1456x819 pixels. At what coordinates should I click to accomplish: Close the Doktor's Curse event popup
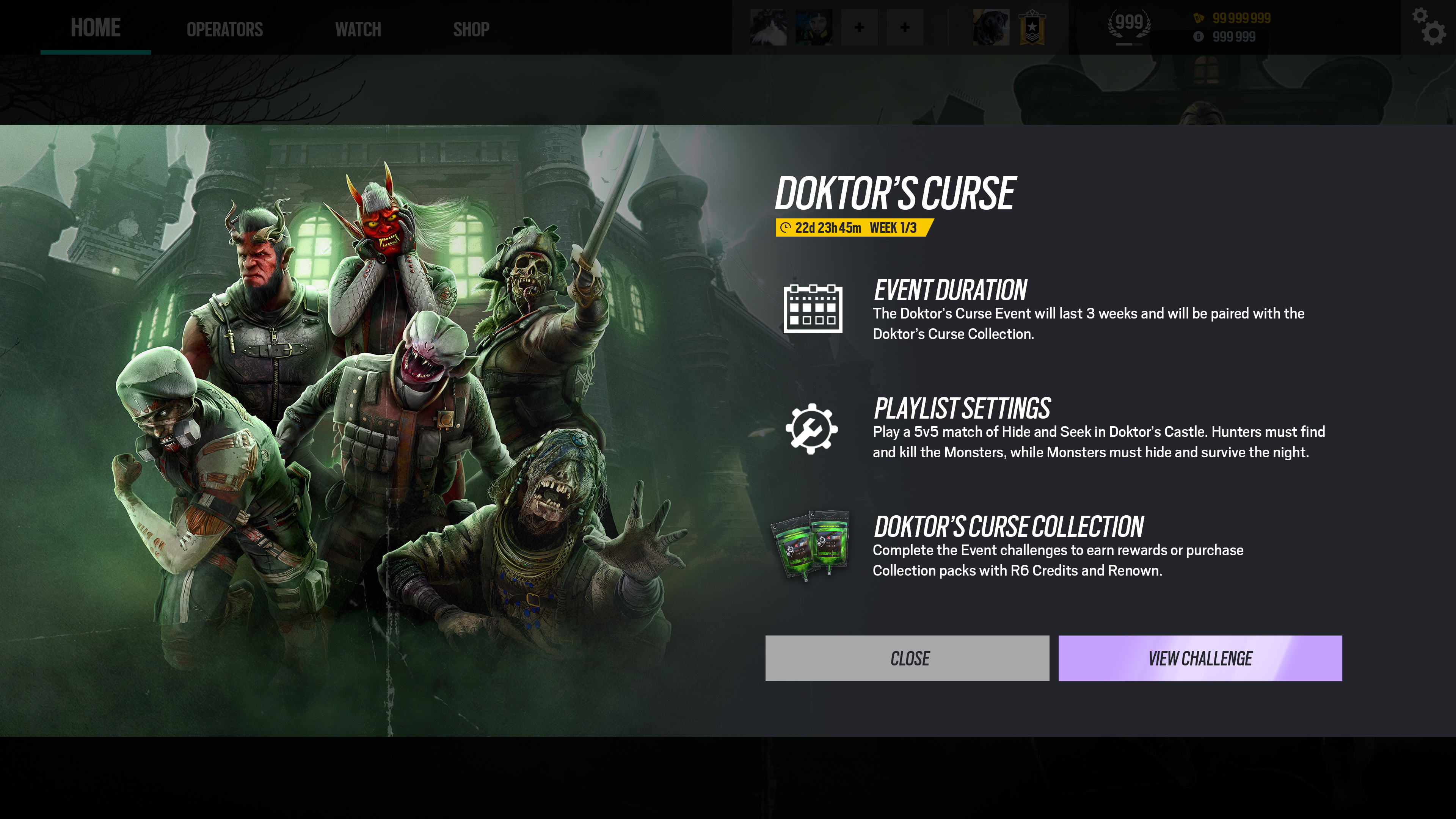pyautogui.click(x=907, y=658)
